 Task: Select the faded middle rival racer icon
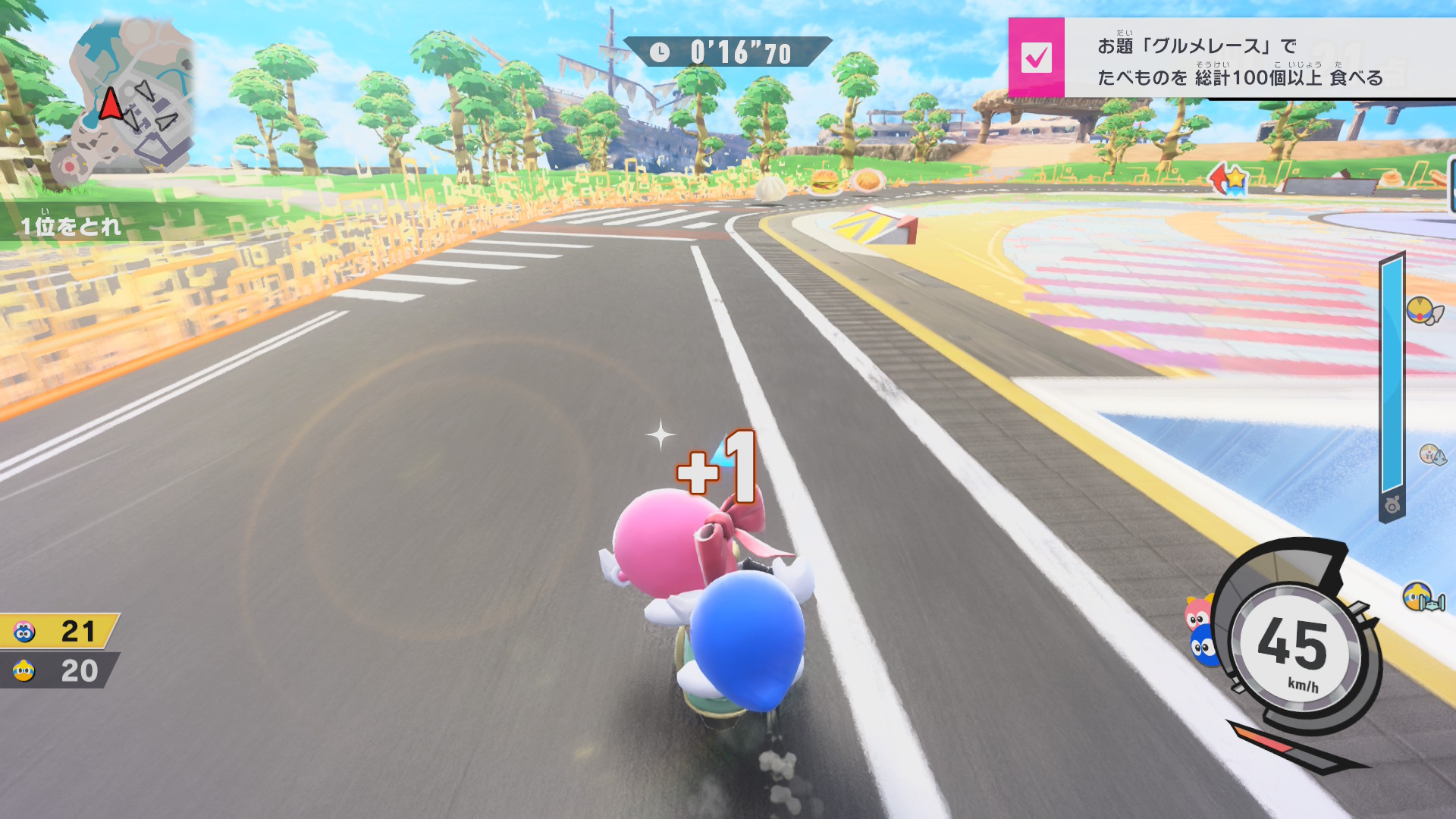1432,454
